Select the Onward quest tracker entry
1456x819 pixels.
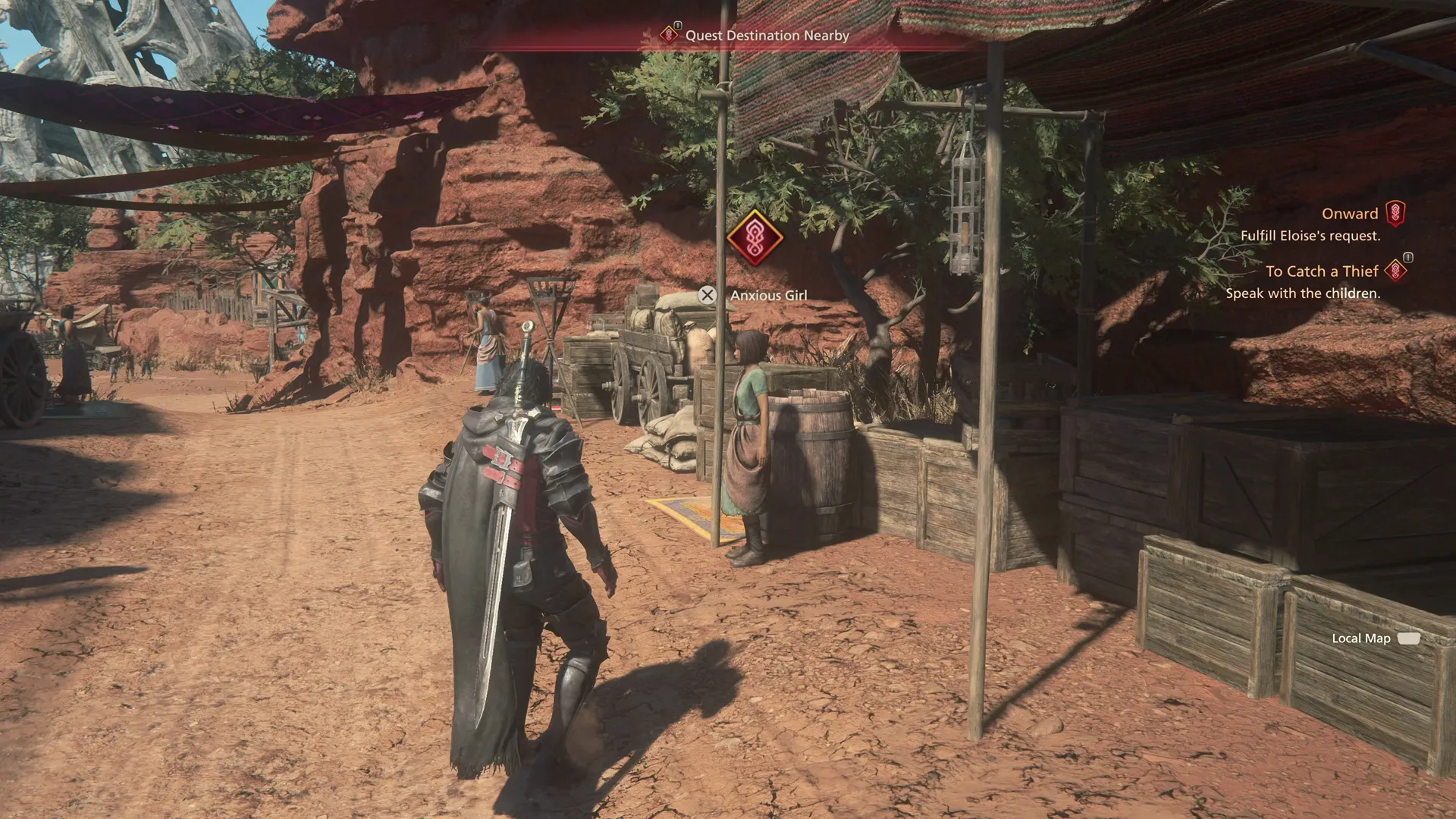1349,214
